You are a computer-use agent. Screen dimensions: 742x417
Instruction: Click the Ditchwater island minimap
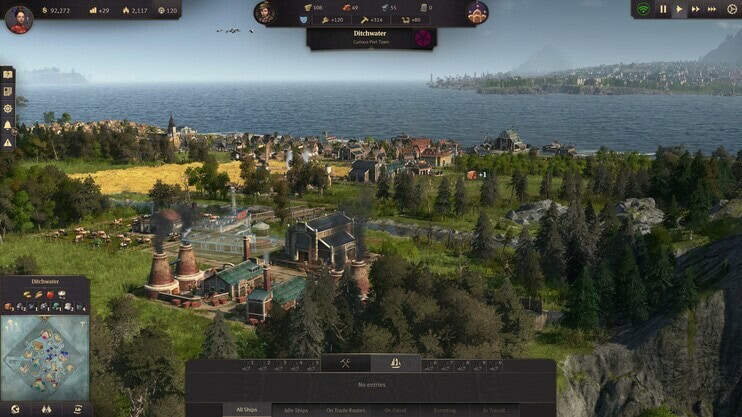point(44,358)
